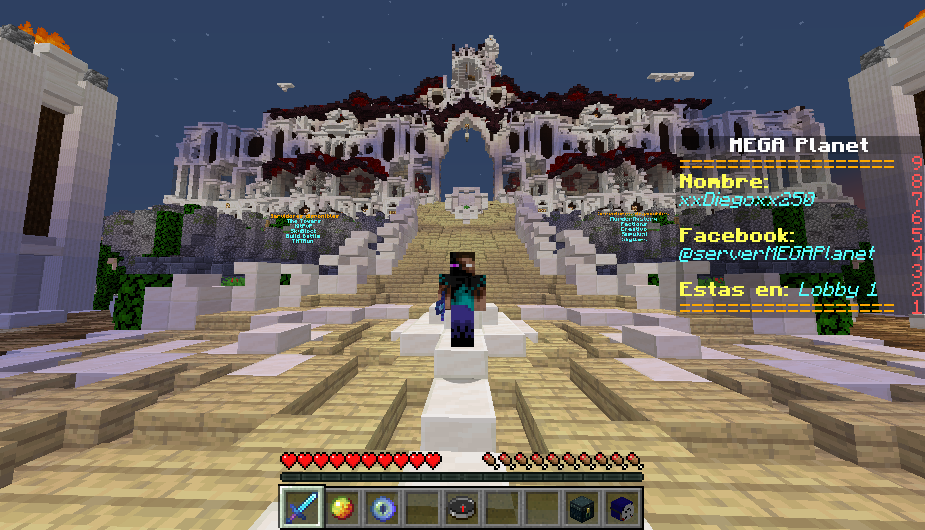Viewport: 925px width, 530px height.
Task: Select the ender chest hotbar slot
Action: (581, 507)
